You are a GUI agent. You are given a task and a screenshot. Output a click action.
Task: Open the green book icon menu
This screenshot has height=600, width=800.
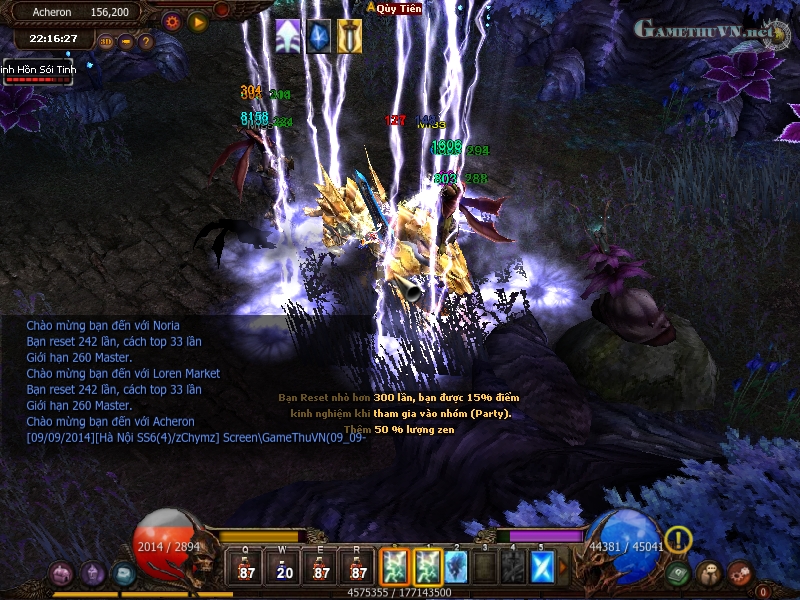point(680,573)
